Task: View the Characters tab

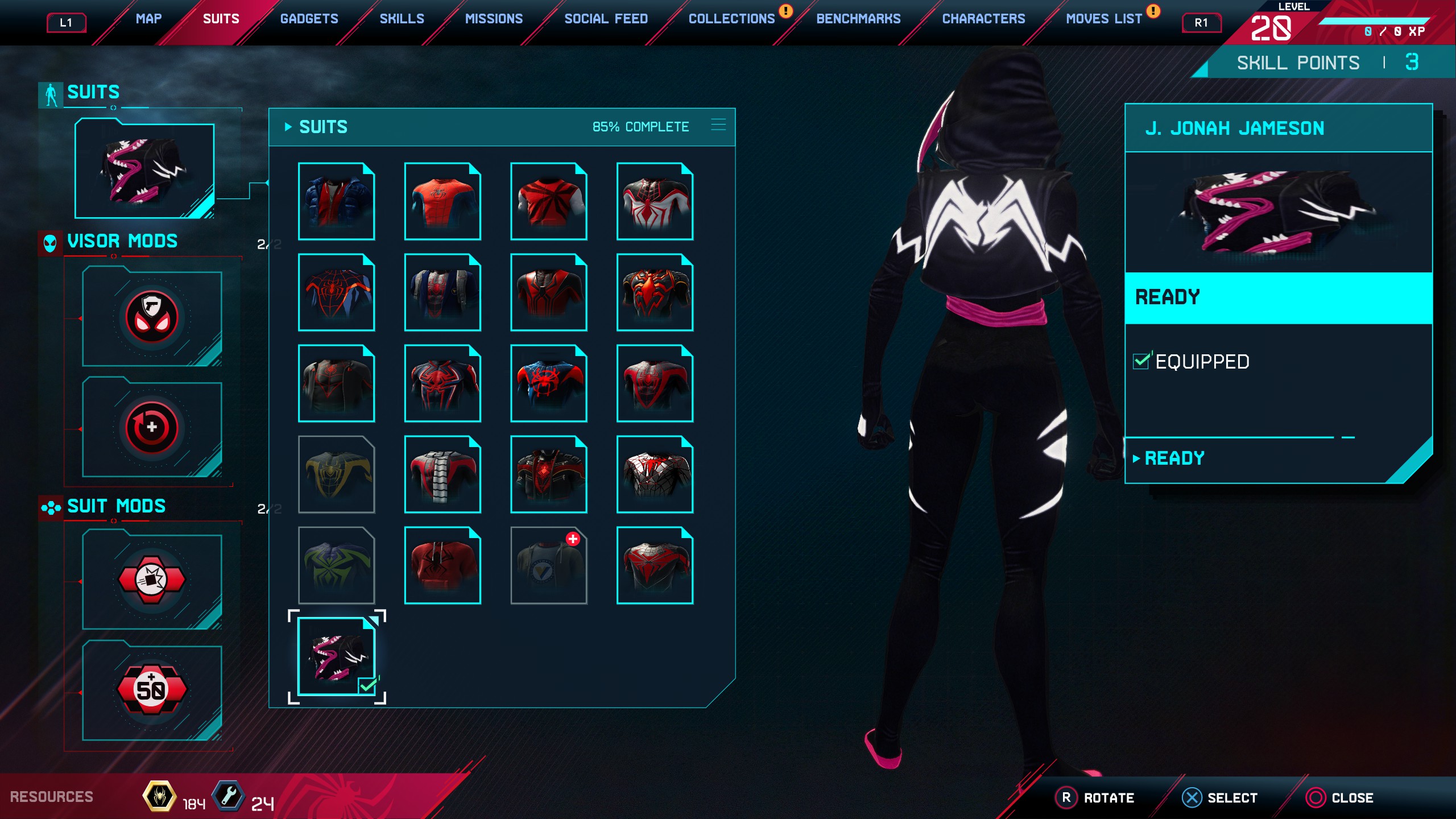Action: [983, 19]
